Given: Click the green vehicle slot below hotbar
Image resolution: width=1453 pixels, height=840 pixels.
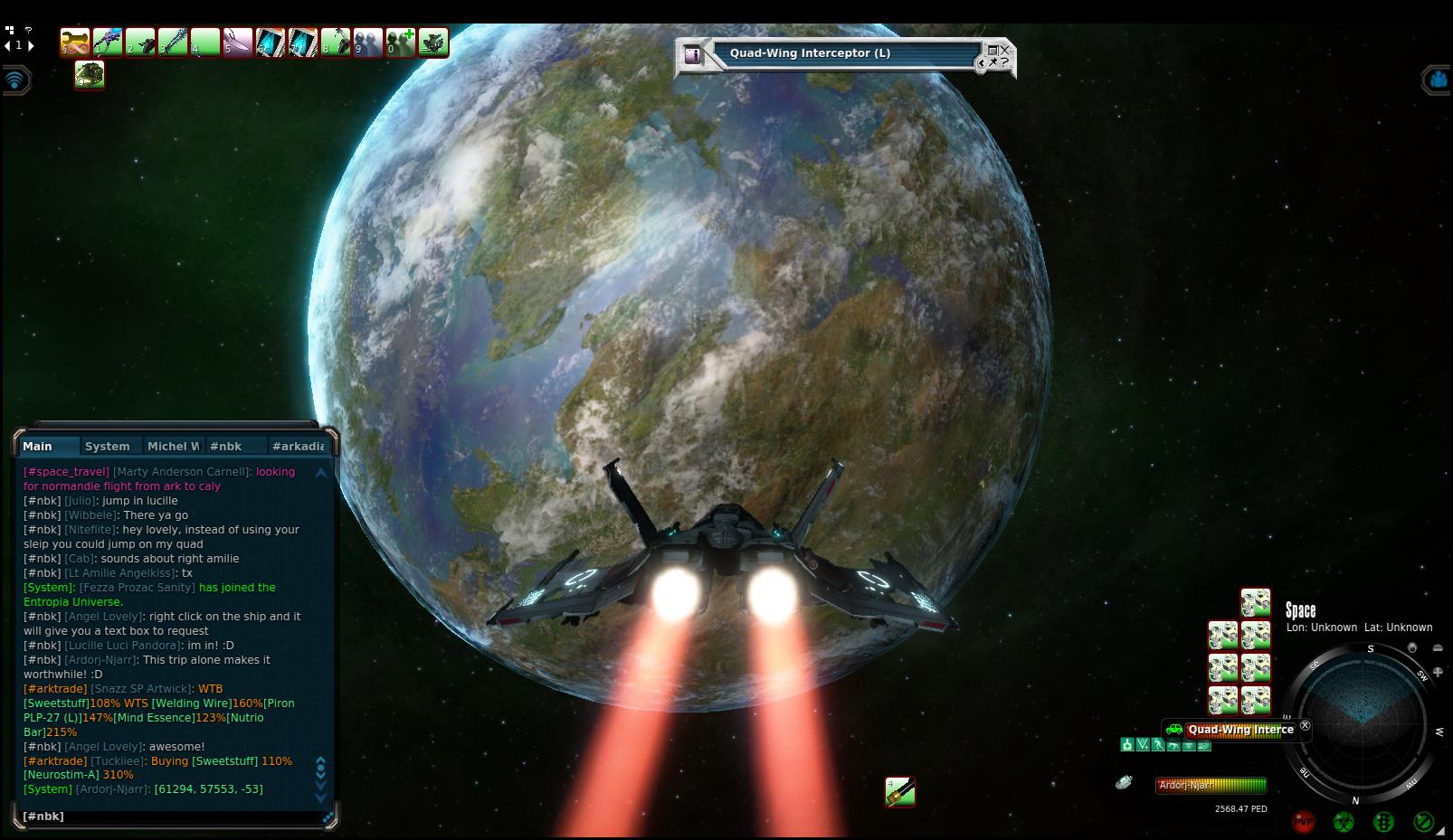Looking at the screenshot, I should pos(90,75).
